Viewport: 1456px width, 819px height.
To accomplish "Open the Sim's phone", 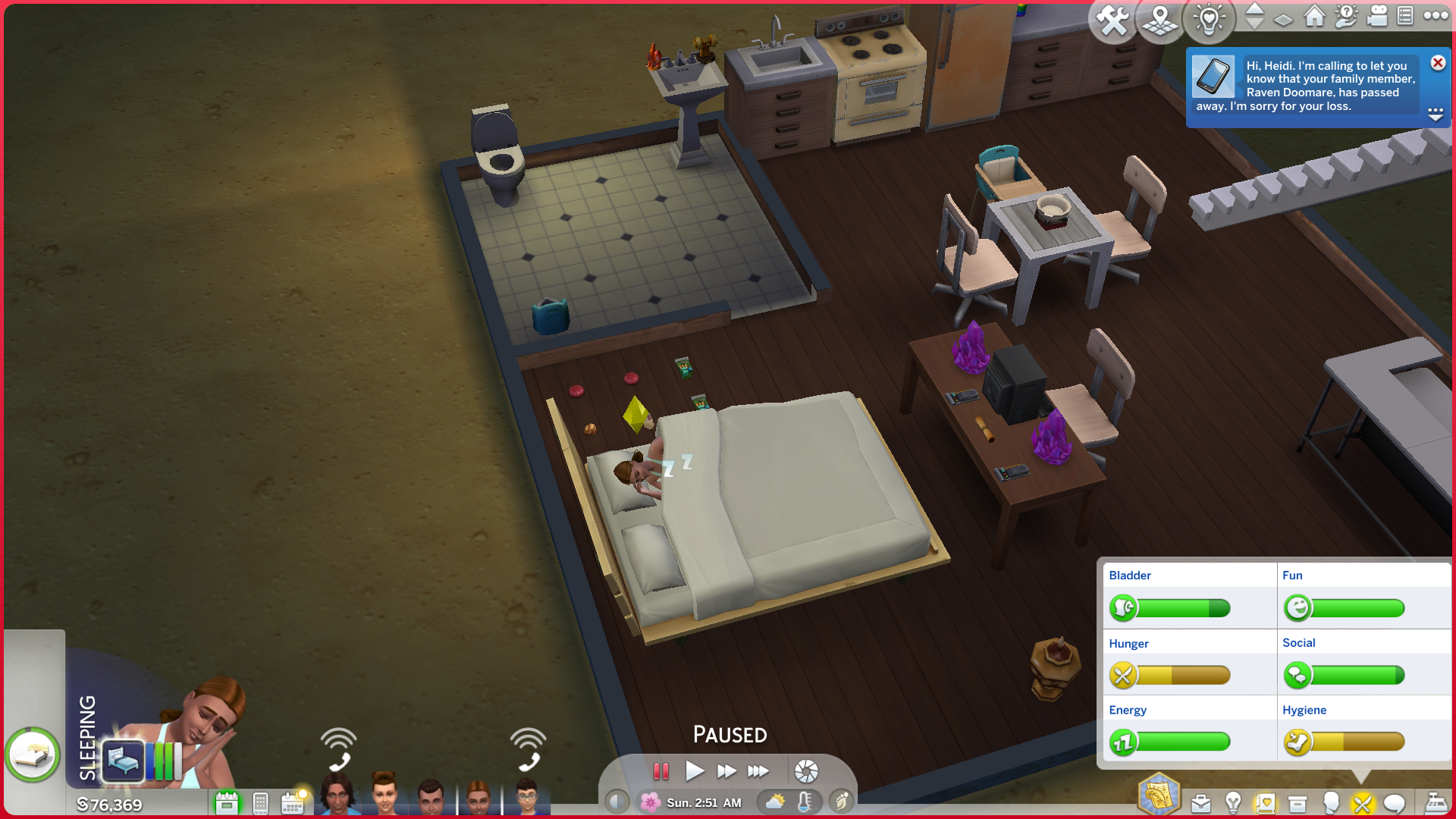I will [x=260, y=802].
